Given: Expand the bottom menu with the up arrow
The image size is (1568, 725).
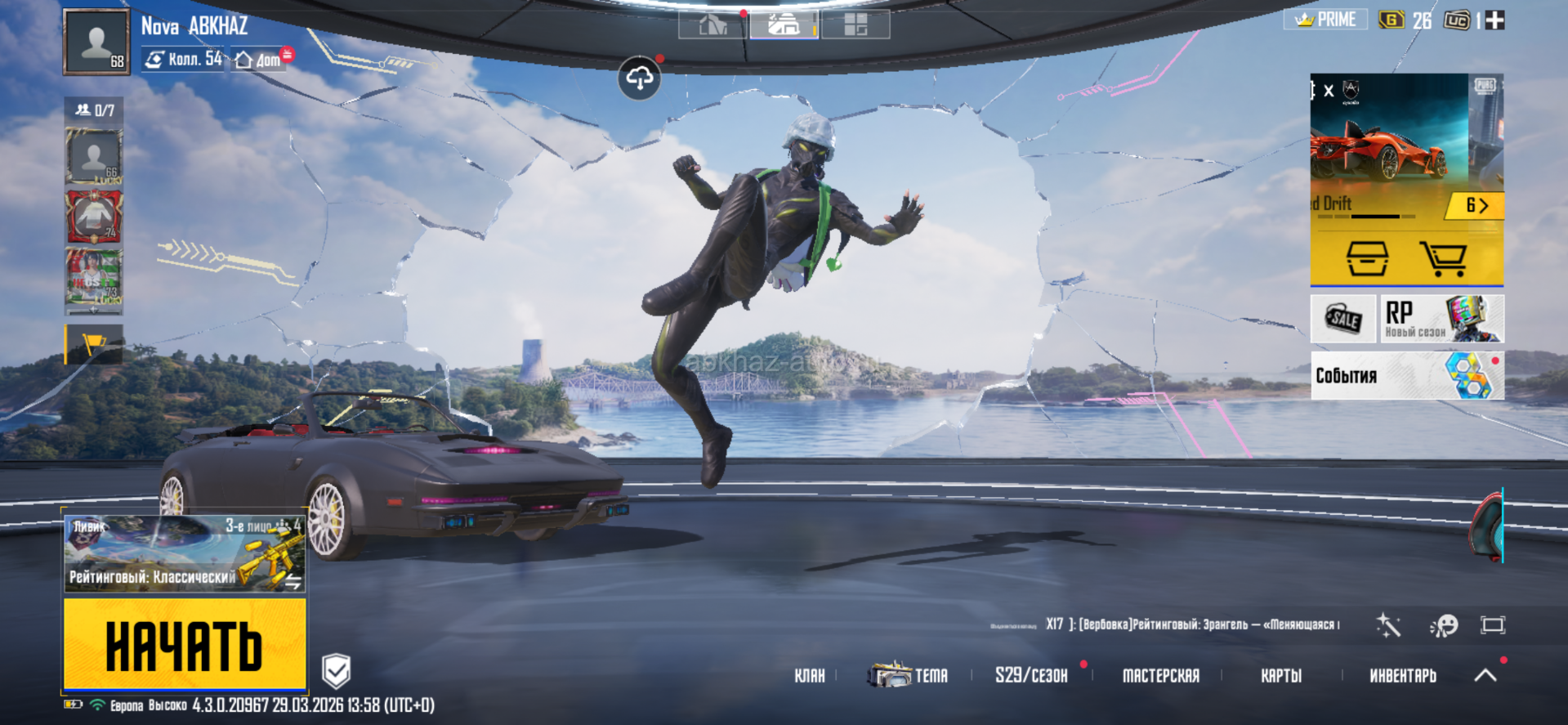Looking at the screenshot, I should point(1485,675).
